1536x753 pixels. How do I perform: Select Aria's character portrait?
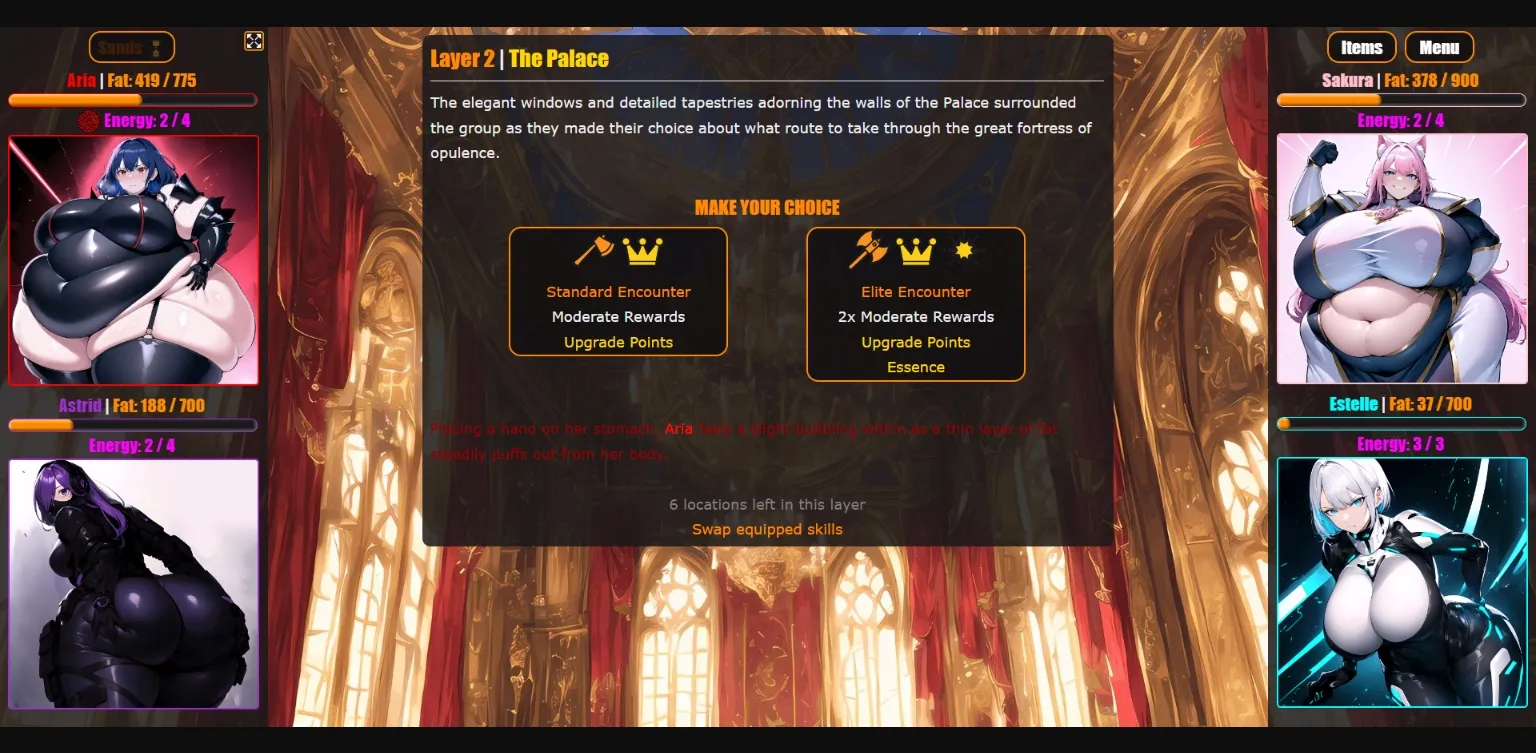[x=133, y=259]
